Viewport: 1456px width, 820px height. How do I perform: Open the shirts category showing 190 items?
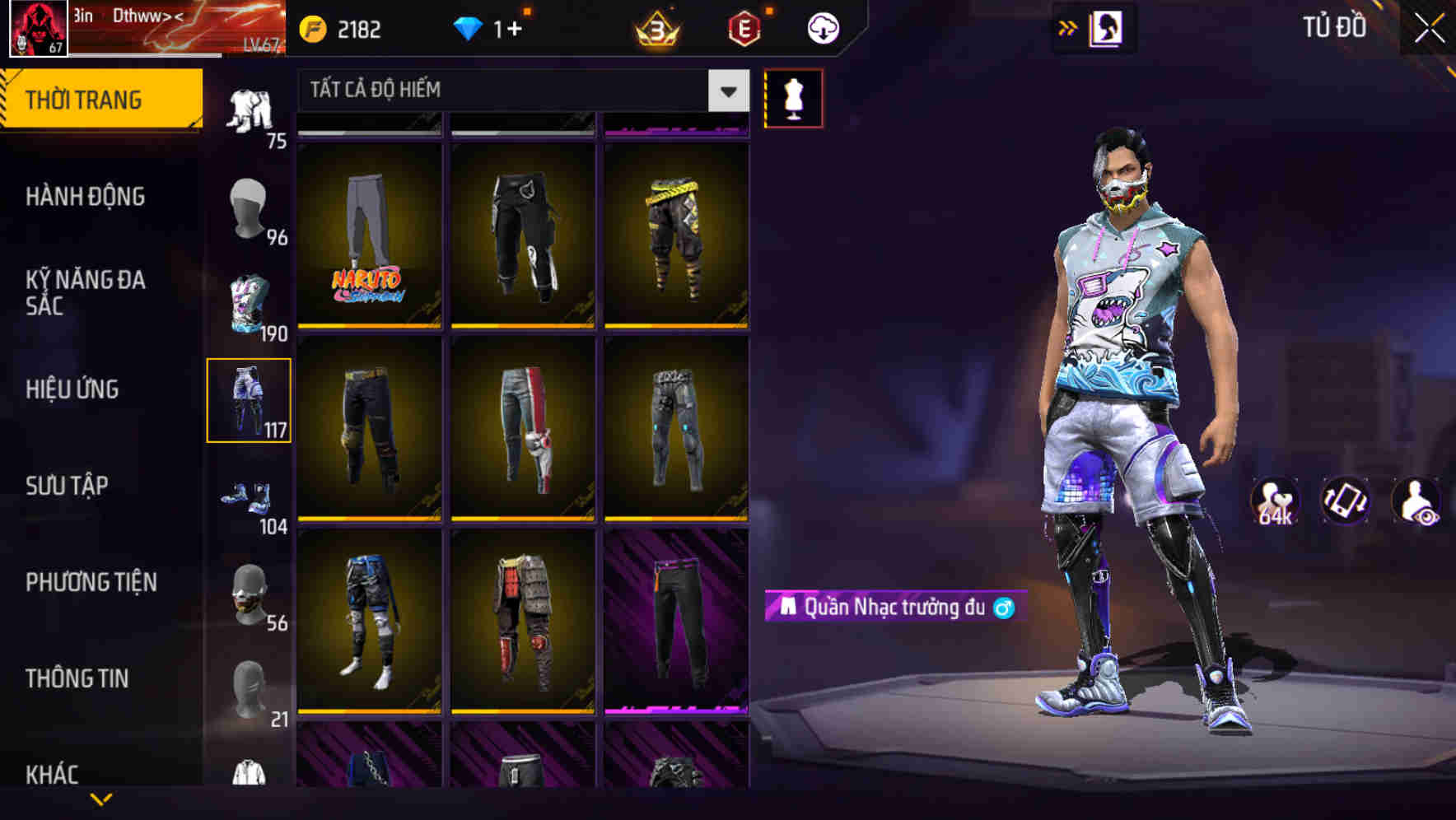point(250,305)
